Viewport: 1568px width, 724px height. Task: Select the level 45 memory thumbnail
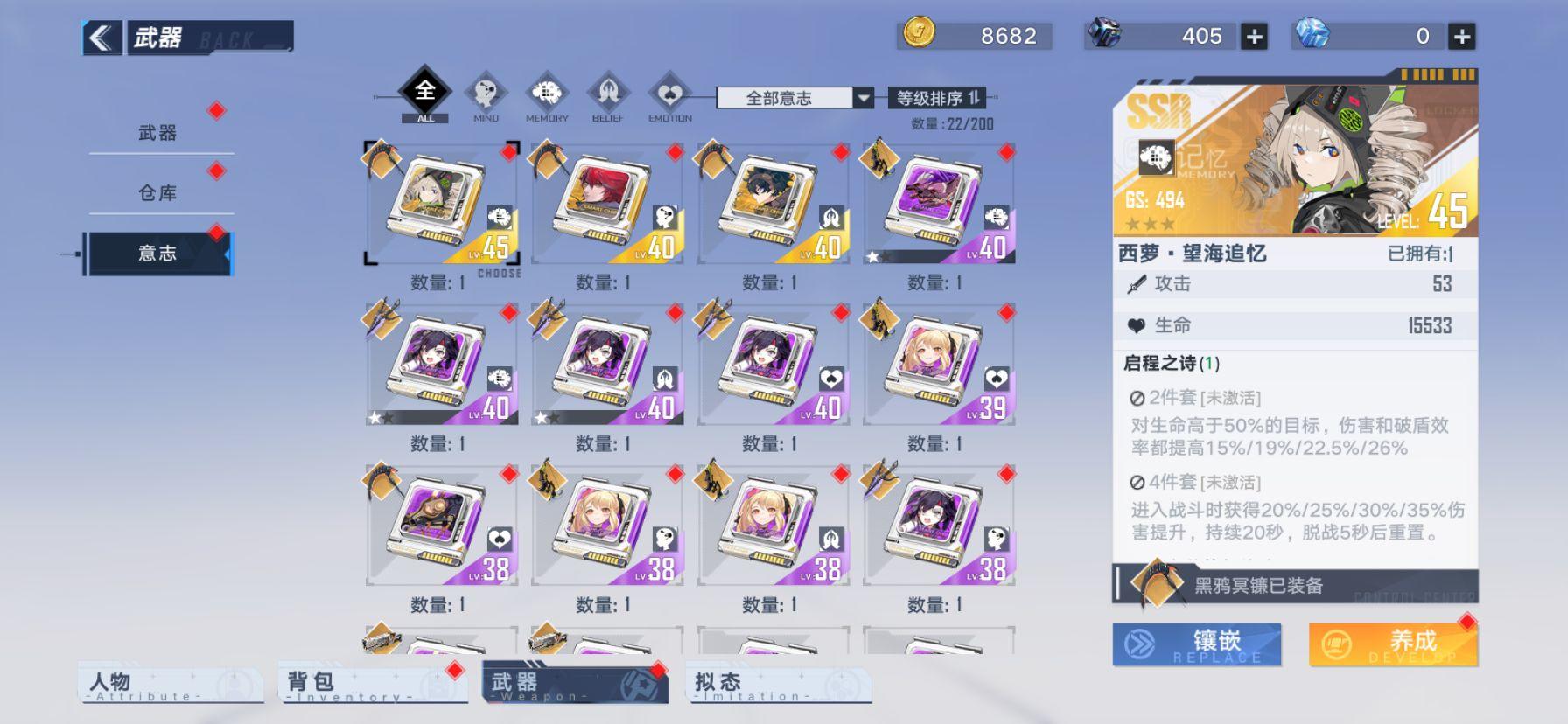coord(441,203)
